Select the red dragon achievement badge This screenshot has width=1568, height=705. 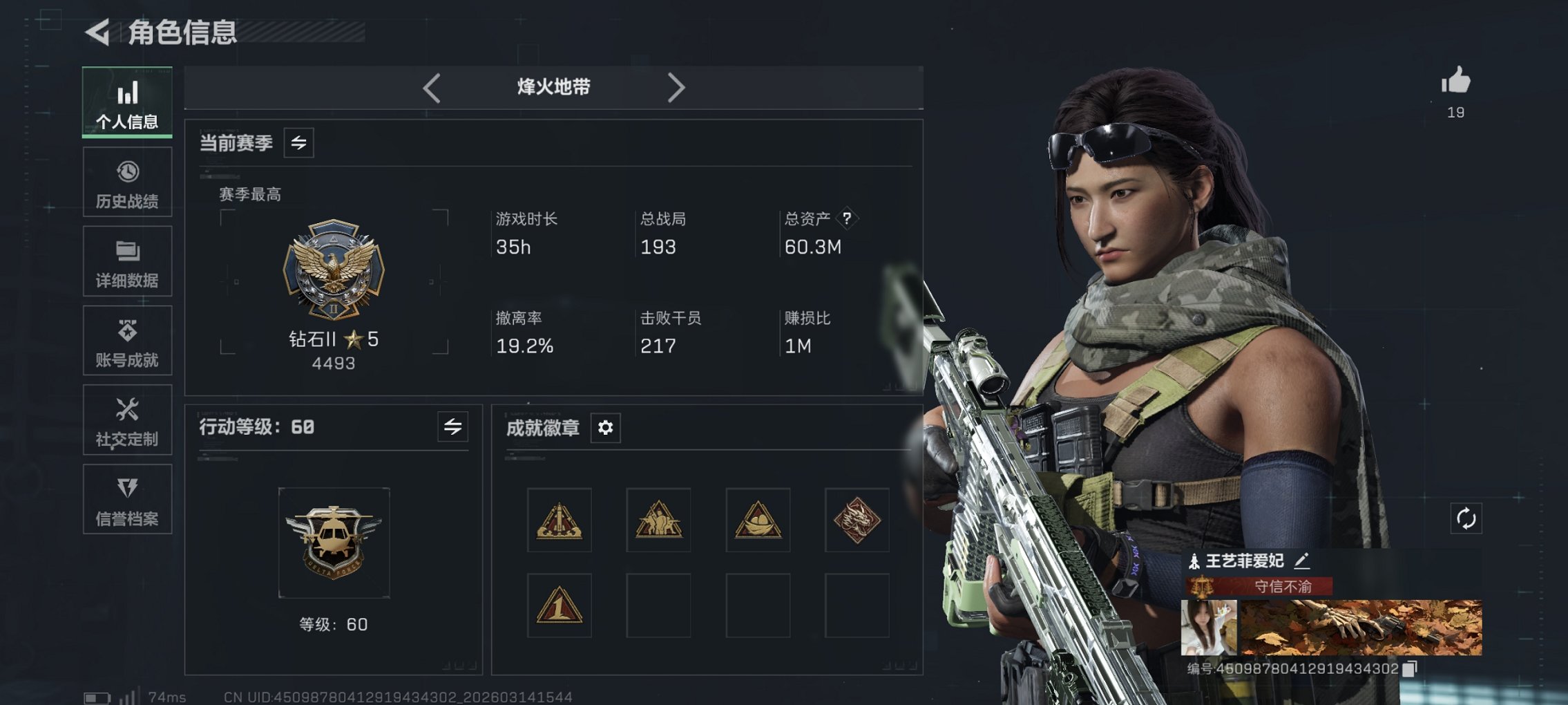tap(857, 520)
